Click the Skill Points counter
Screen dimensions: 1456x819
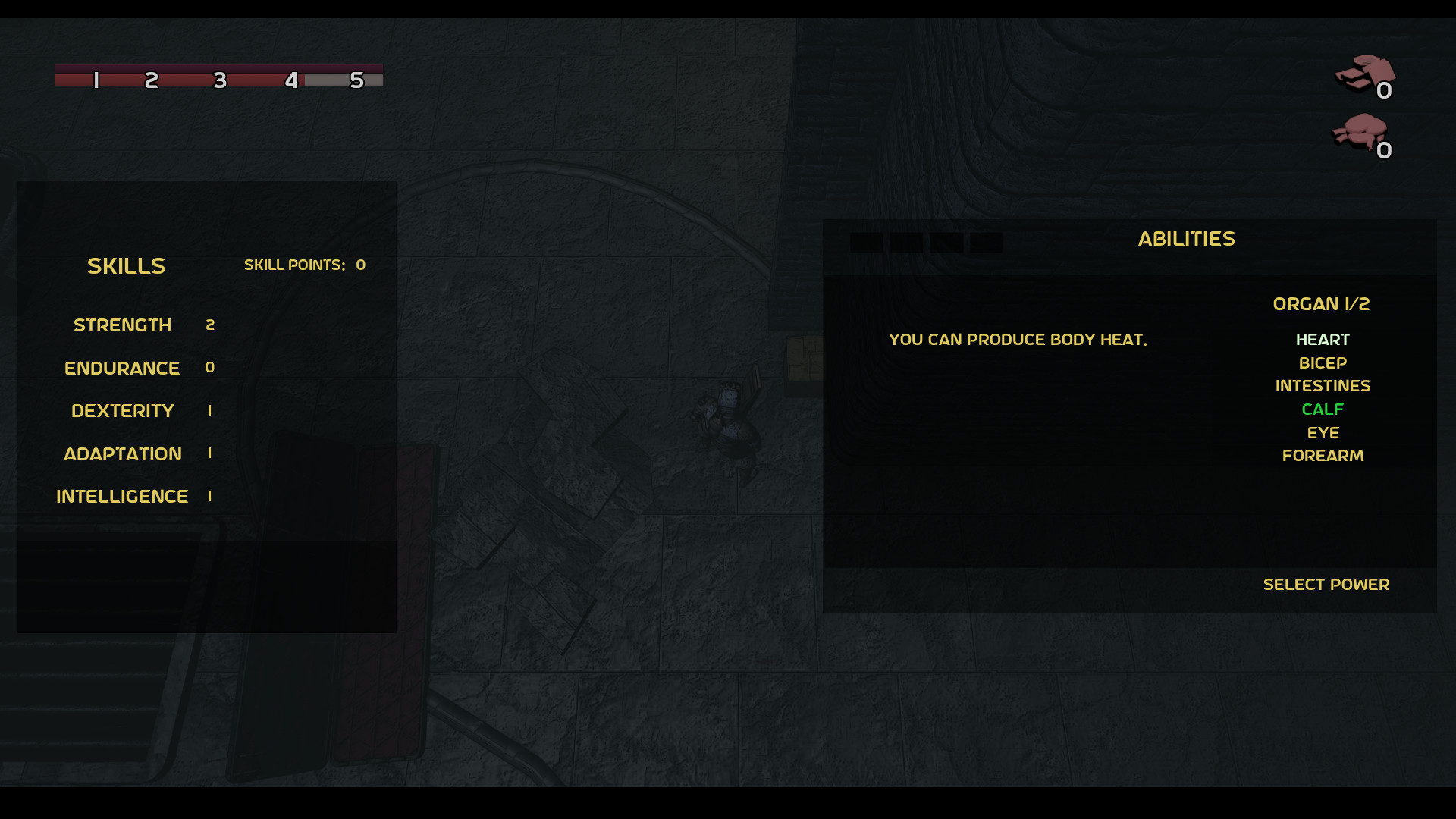pyautogui.click(x=305, y=265)
